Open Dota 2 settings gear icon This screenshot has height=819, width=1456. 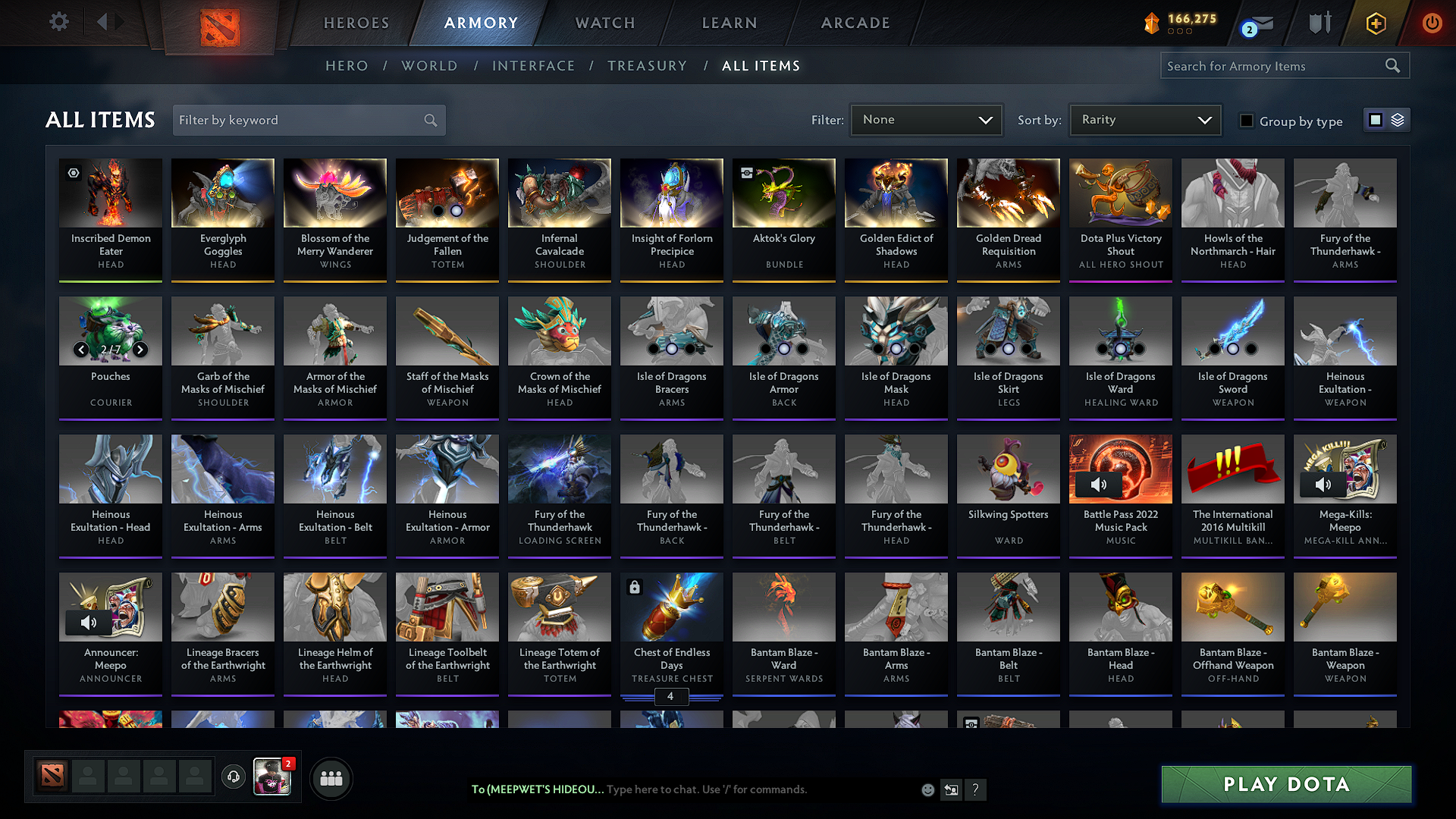[58, 22]
